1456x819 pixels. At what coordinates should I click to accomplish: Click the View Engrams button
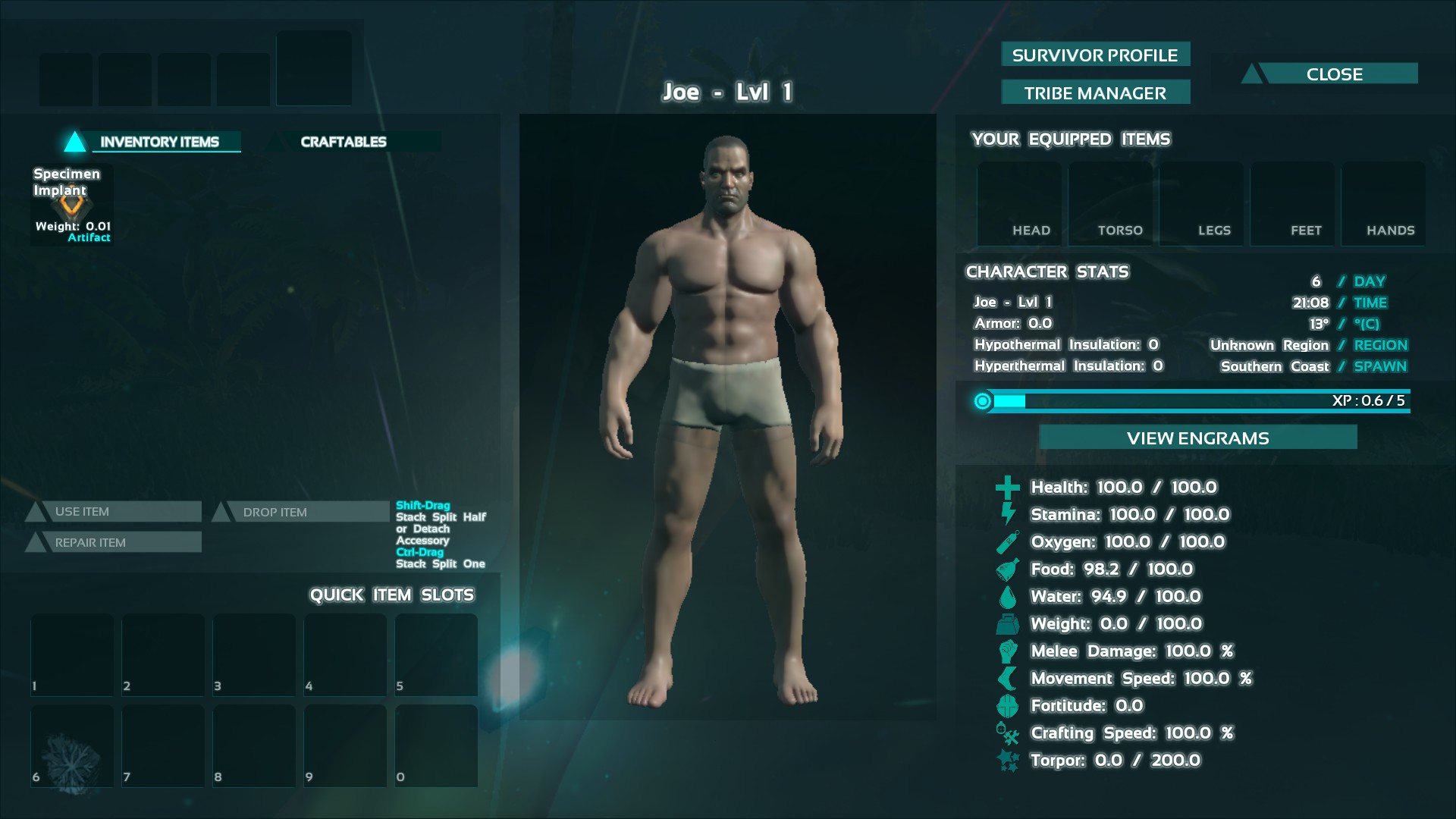point(1197,438)
